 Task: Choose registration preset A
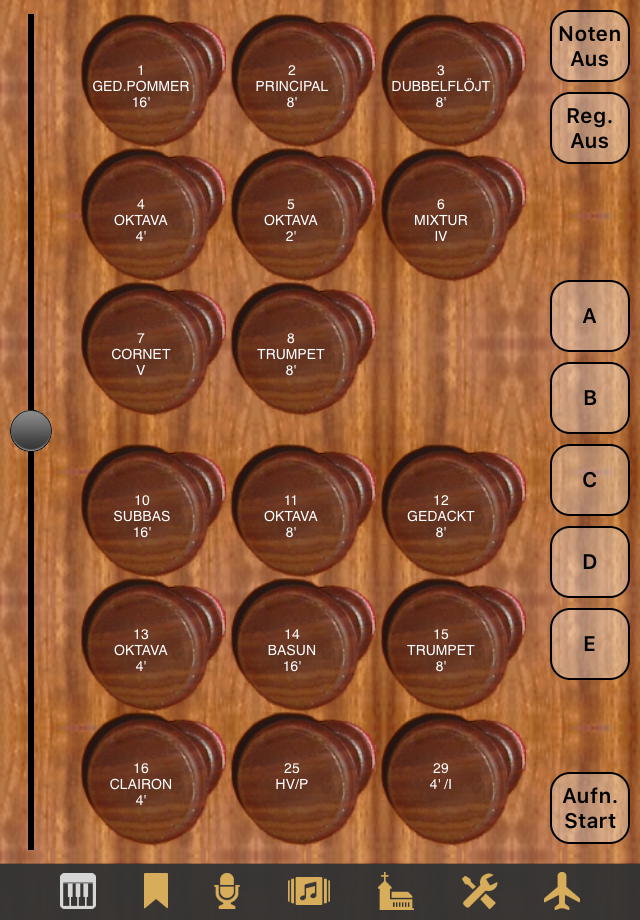click(x=589, y=316)
